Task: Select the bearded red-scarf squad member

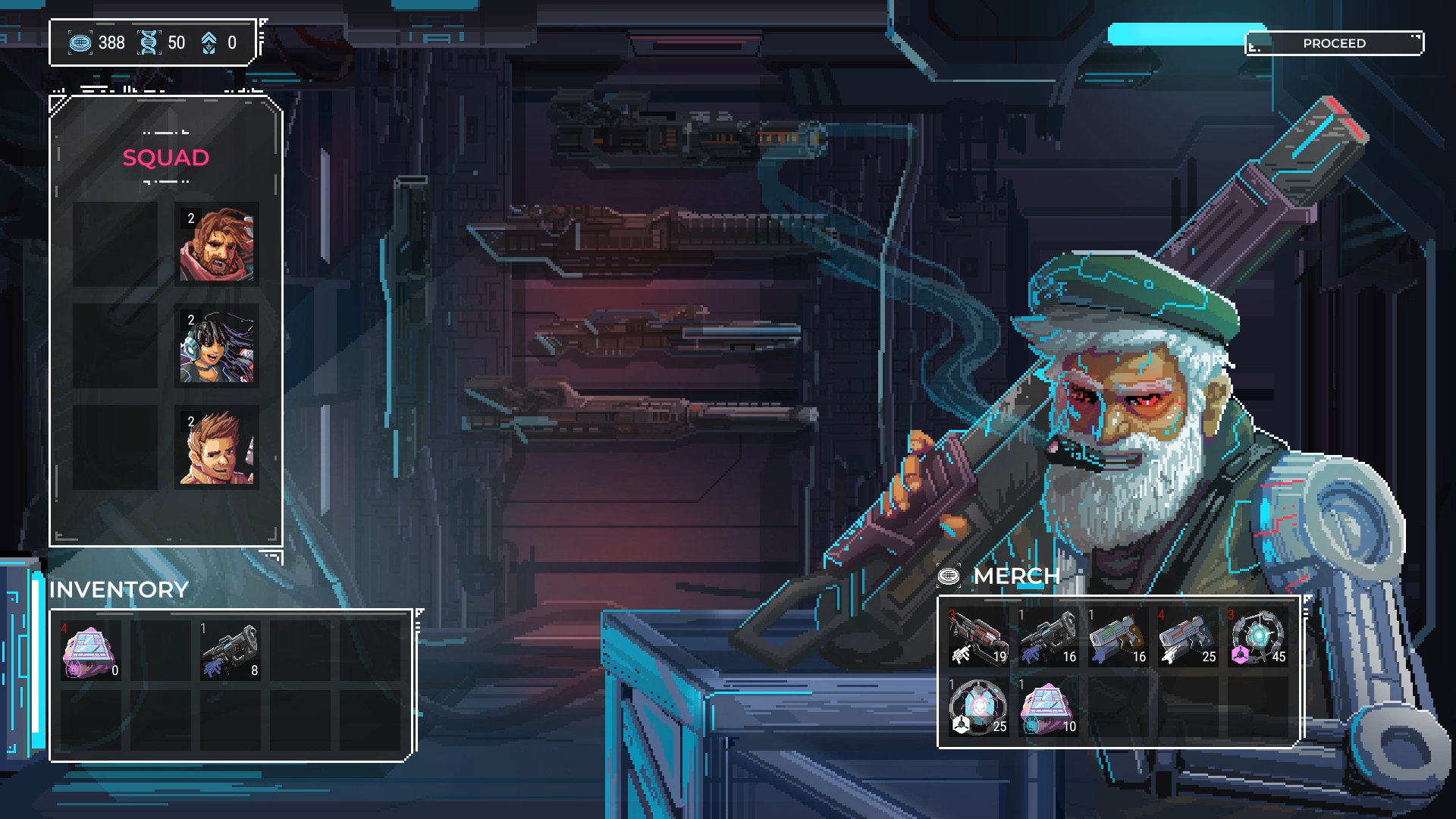Action: pos(217,244)
